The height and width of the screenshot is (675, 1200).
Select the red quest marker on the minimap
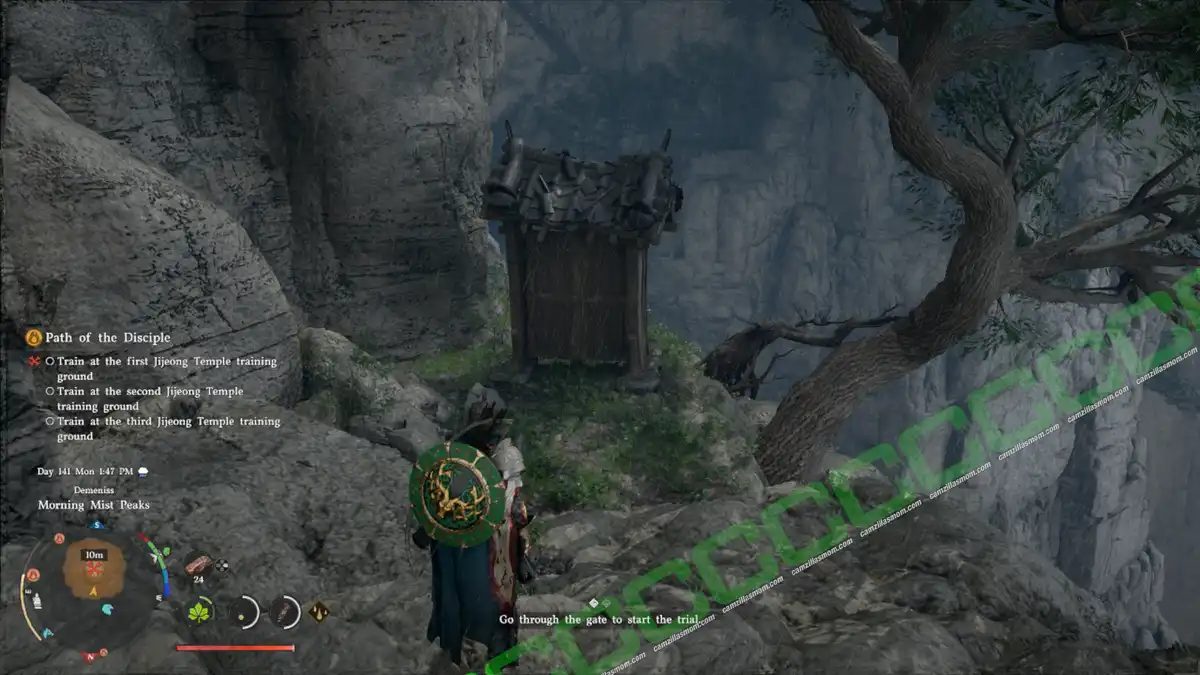[x=95, y=568]
